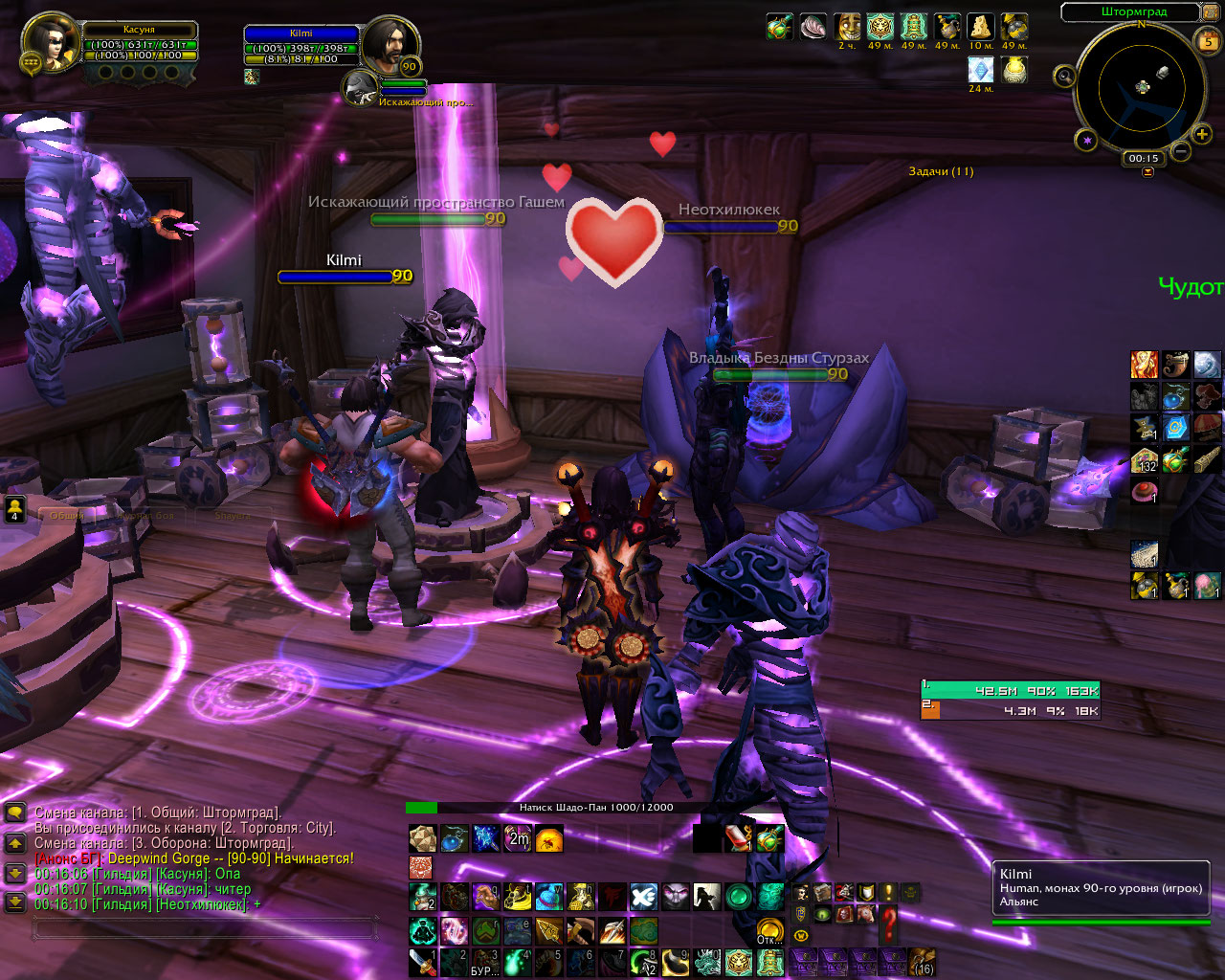The height and width of the screenshot is (980, 1225).
Task: Click the player portrait of Касуня
Action: pos(50,43)
